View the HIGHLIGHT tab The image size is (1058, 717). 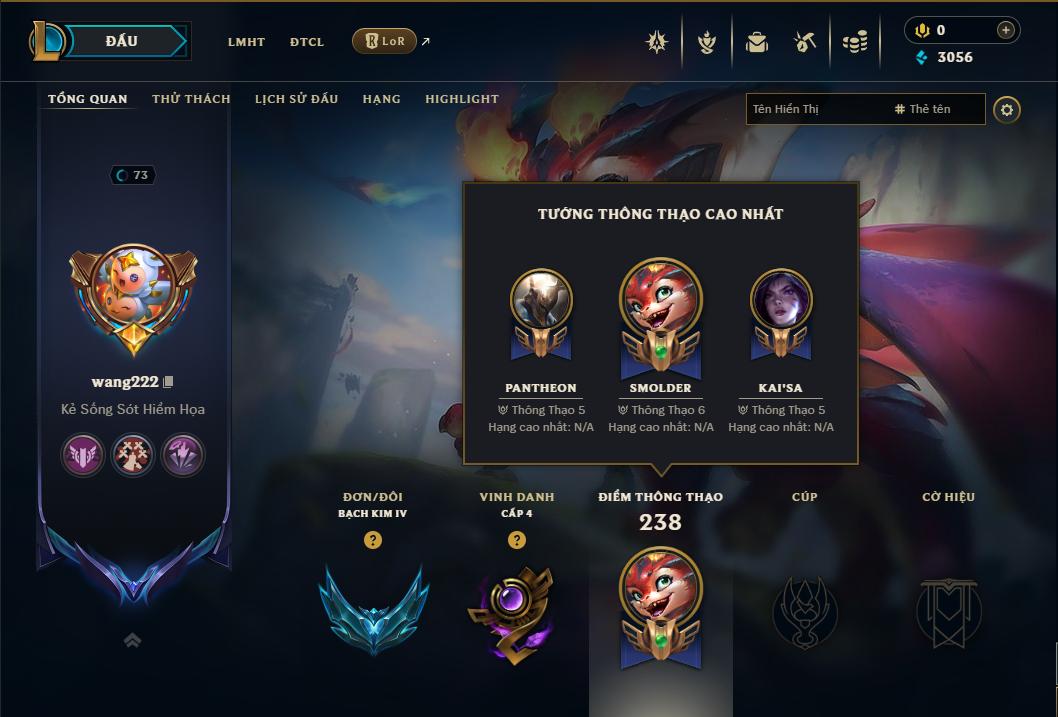[462, 99]
